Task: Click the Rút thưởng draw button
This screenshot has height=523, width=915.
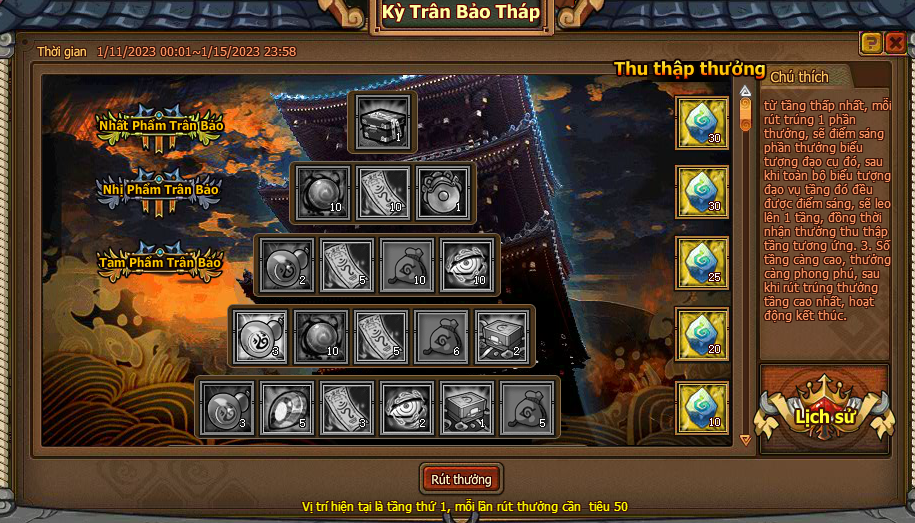Action: click(461, 480)
